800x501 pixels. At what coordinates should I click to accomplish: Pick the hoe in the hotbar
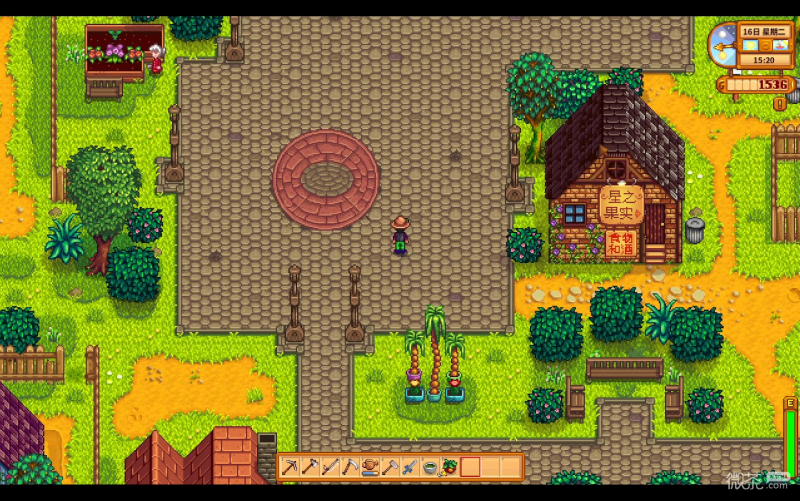(390, 466)
